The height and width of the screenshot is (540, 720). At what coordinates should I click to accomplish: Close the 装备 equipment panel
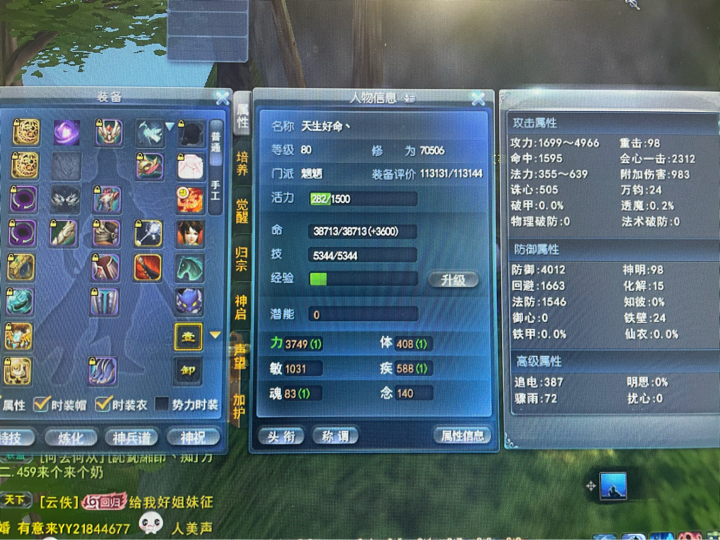(221, 97)
